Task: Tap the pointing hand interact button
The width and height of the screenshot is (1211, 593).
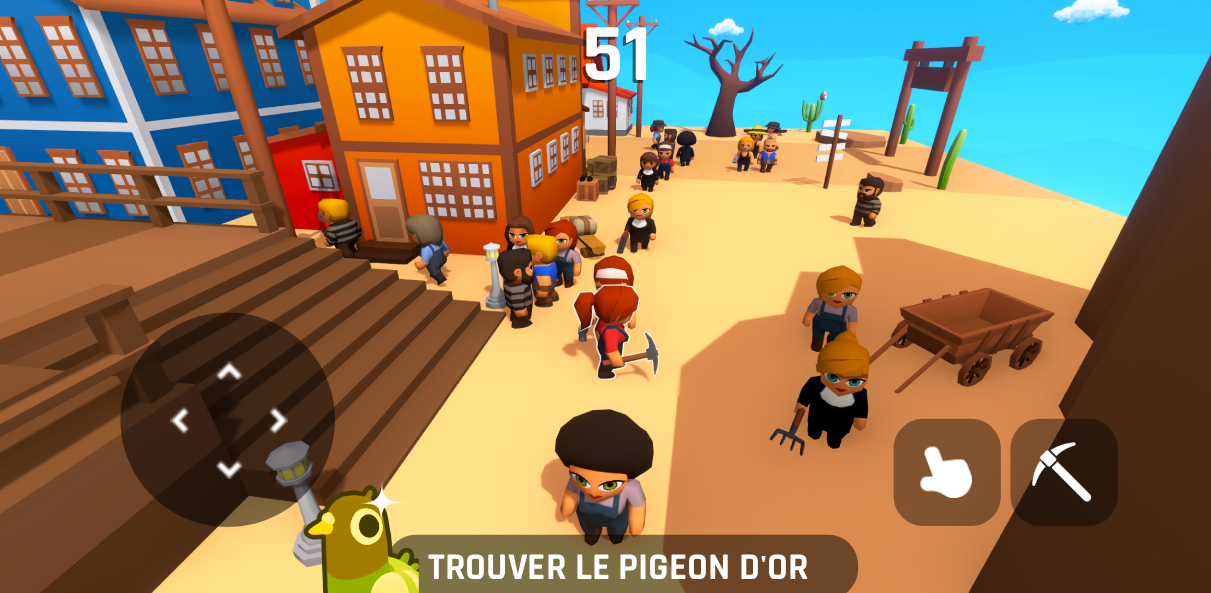Action: tap(946, 472)
